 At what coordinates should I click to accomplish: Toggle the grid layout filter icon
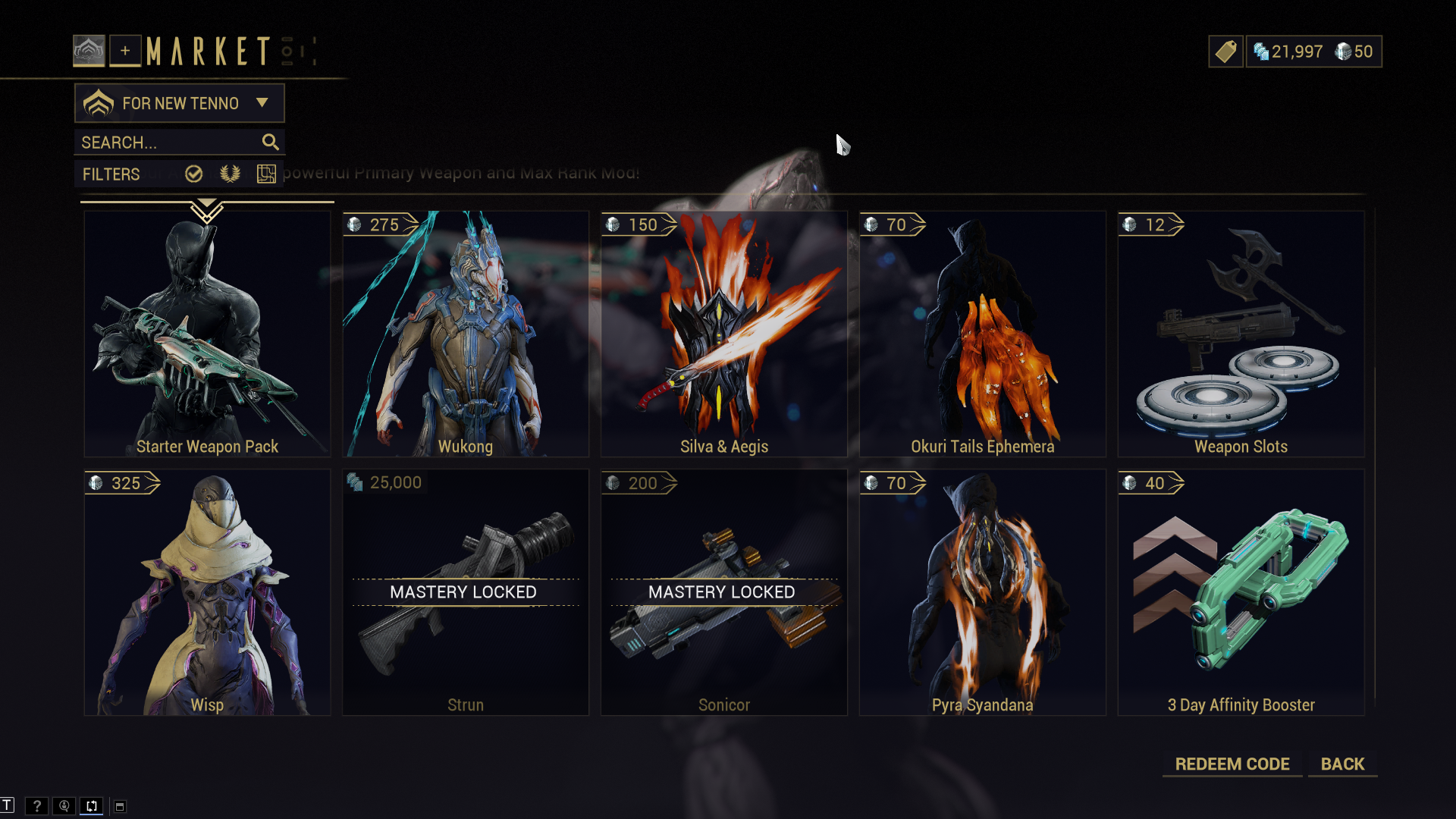coord(266,174)
